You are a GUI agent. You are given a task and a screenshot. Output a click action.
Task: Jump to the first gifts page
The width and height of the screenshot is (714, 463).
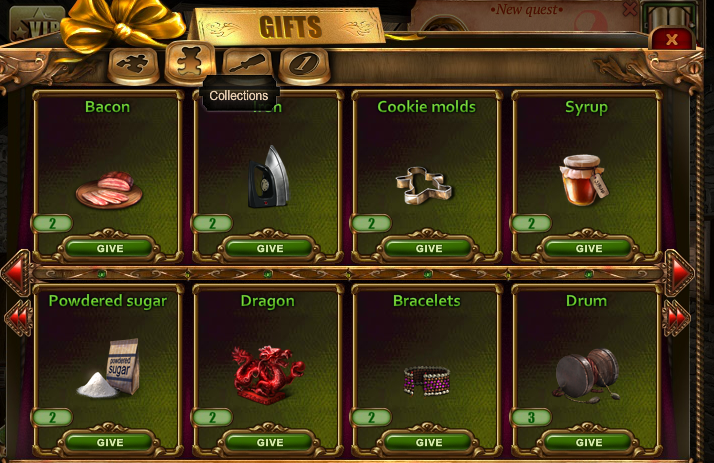click(18, 318)
